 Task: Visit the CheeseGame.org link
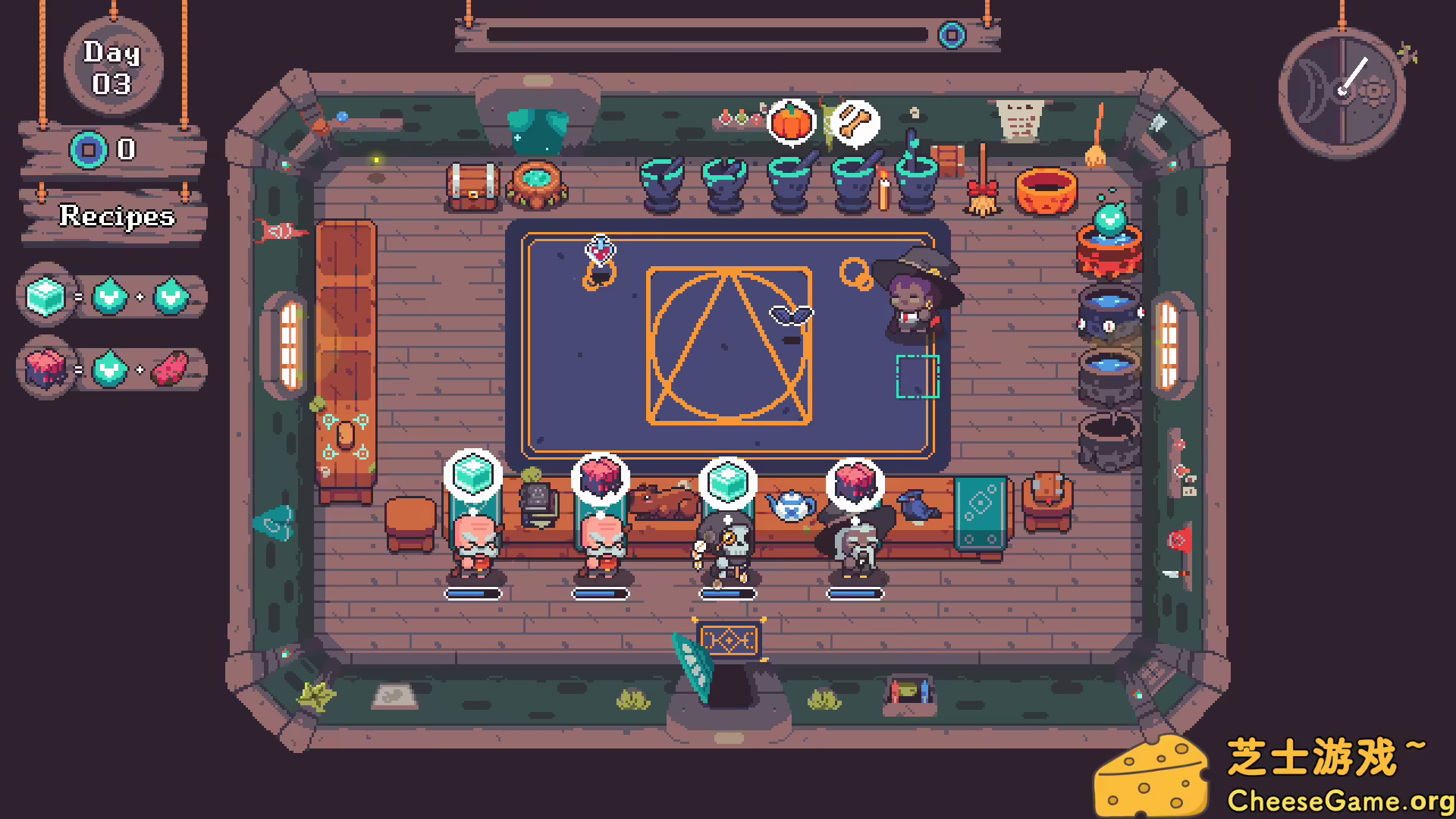(x=1342, y=799)
